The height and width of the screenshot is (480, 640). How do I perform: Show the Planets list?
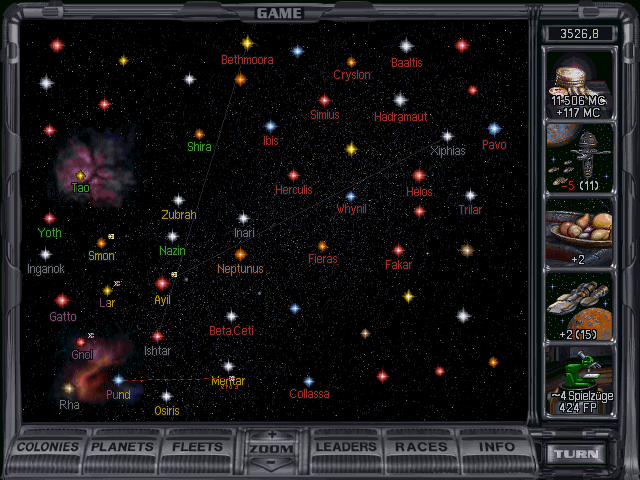click(125, 447)
